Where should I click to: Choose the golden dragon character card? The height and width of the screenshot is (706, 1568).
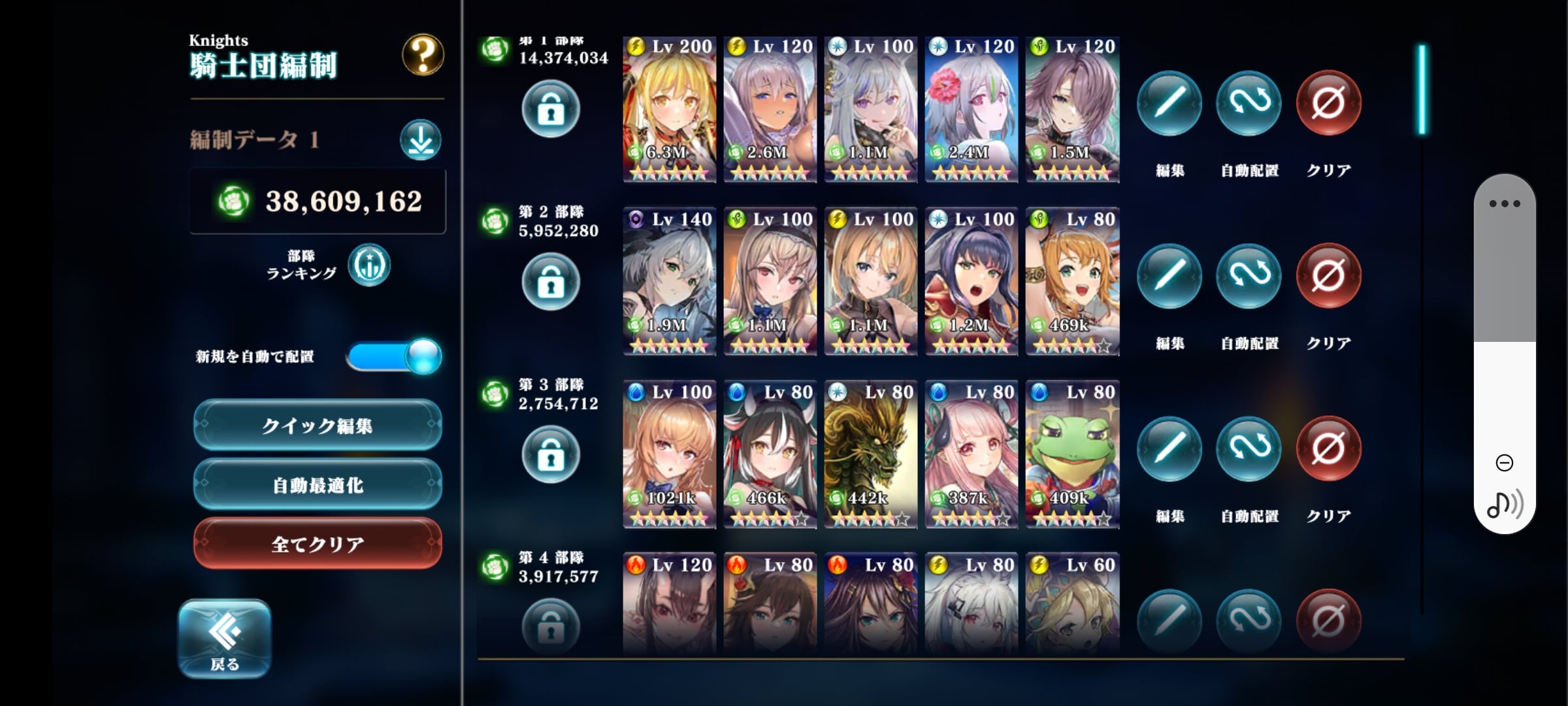(x=870, y=454)
